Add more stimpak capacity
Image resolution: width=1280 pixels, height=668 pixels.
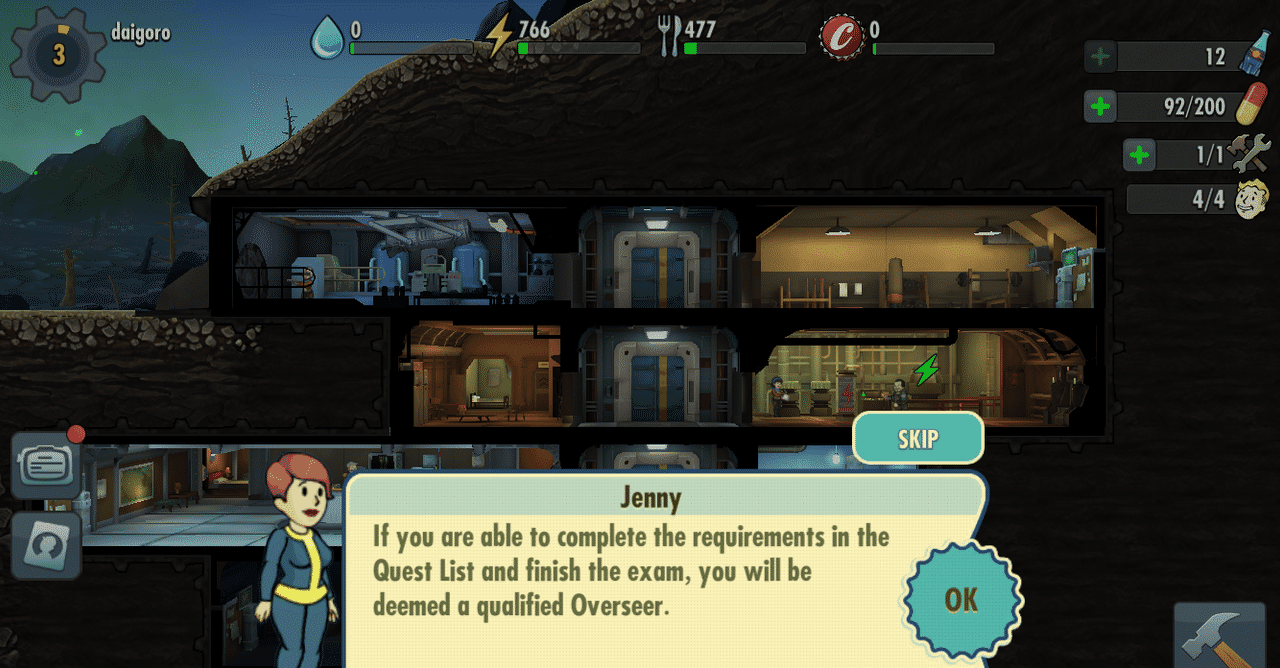coord(1100,106)
